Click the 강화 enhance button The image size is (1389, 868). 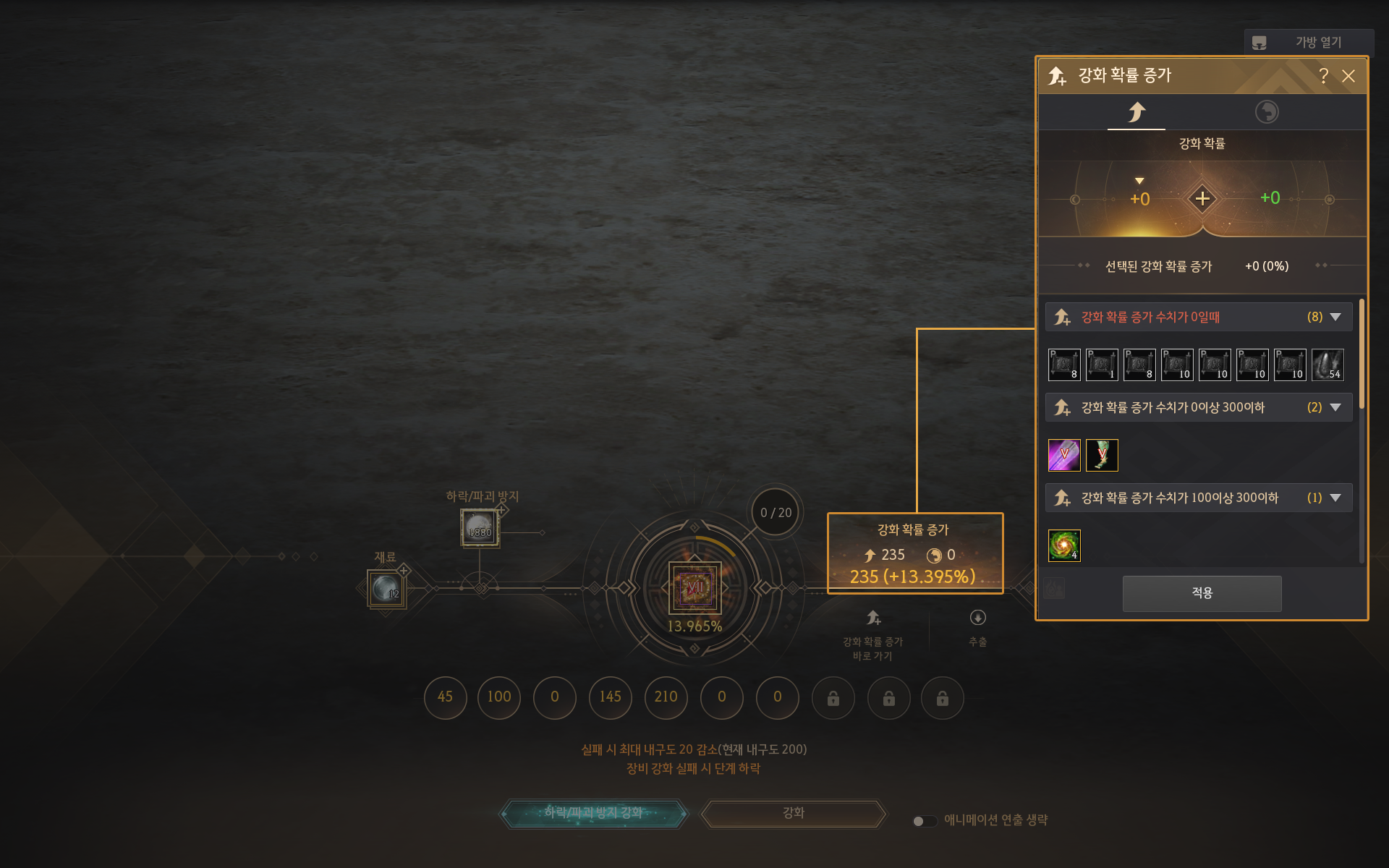click(794, 813)
